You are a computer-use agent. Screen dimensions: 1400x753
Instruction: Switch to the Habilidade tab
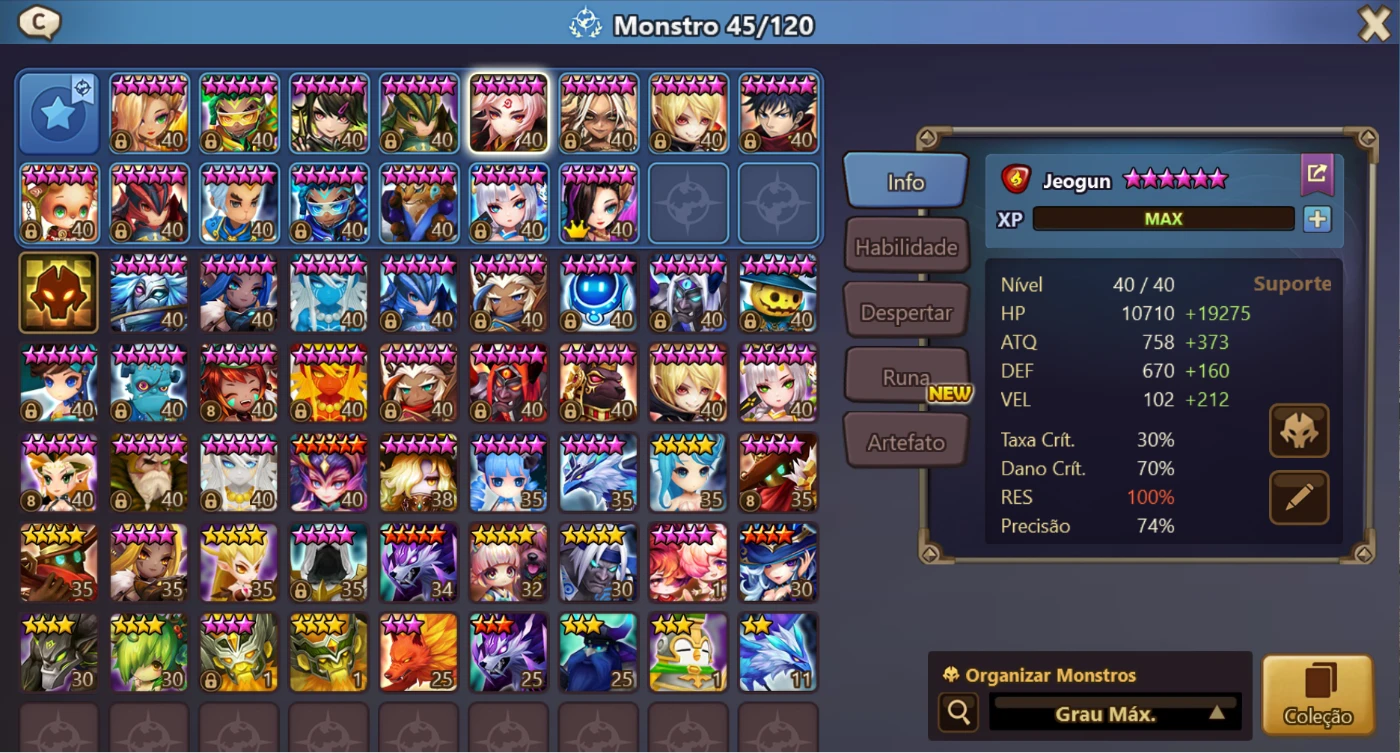coord(906,245)
